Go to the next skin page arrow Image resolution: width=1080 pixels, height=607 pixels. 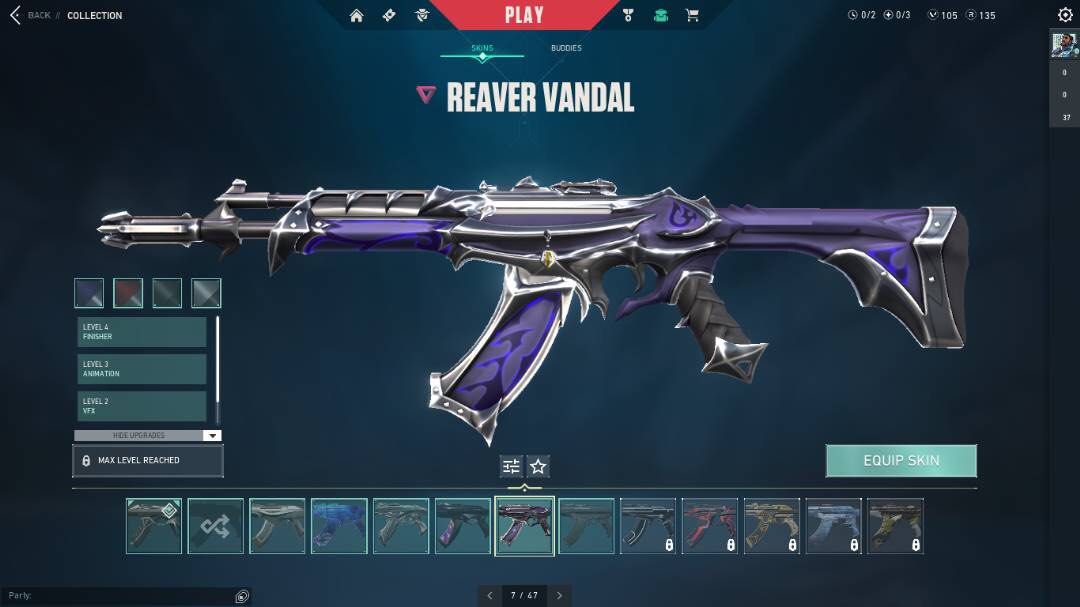click(x=560, y=595)
